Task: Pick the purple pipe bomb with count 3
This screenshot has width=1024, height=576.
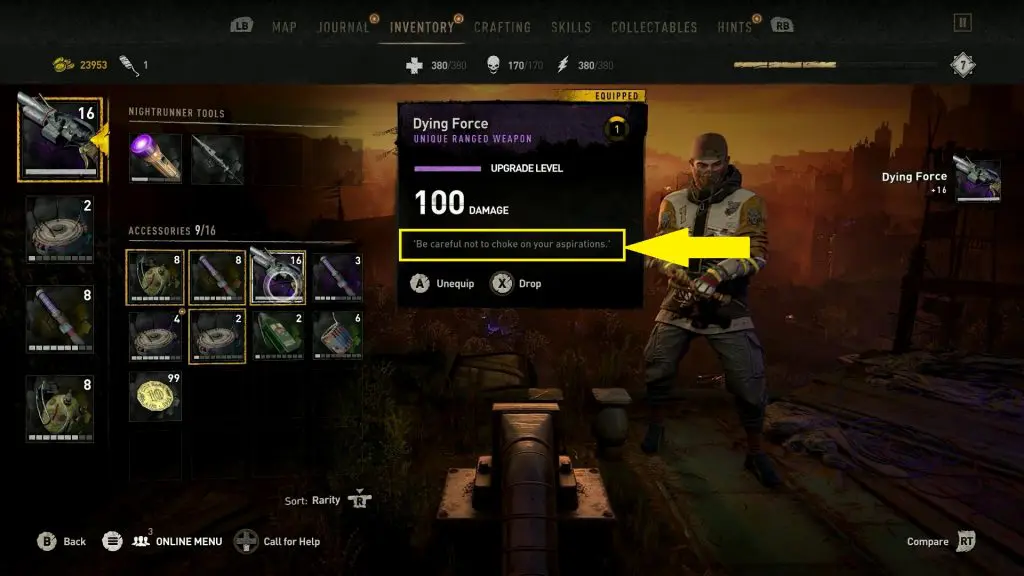Action: (x=336, y=277)
